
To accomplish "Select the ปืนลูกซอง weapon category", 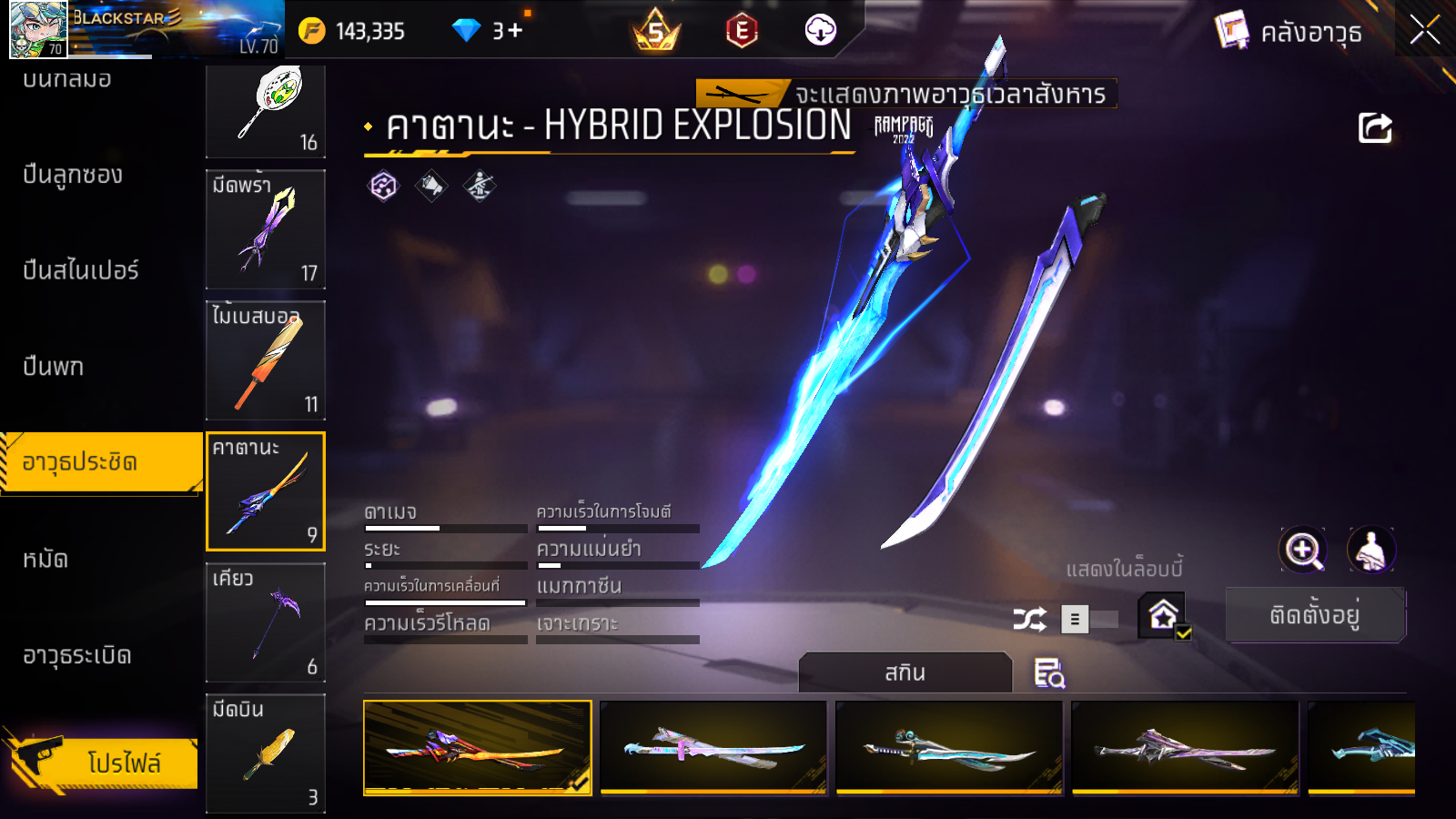I will coord(73,175).
